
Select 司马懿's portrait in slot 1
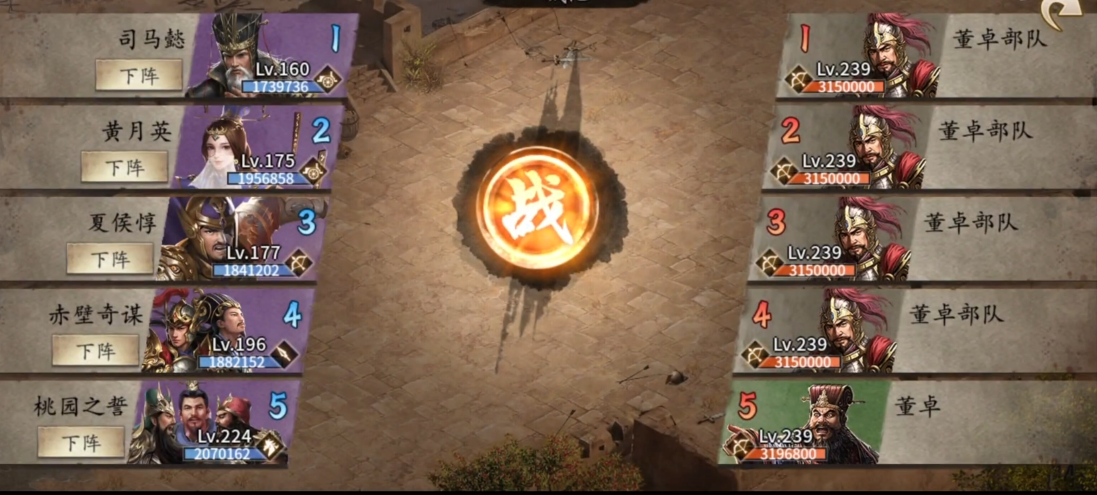(240, 57)
